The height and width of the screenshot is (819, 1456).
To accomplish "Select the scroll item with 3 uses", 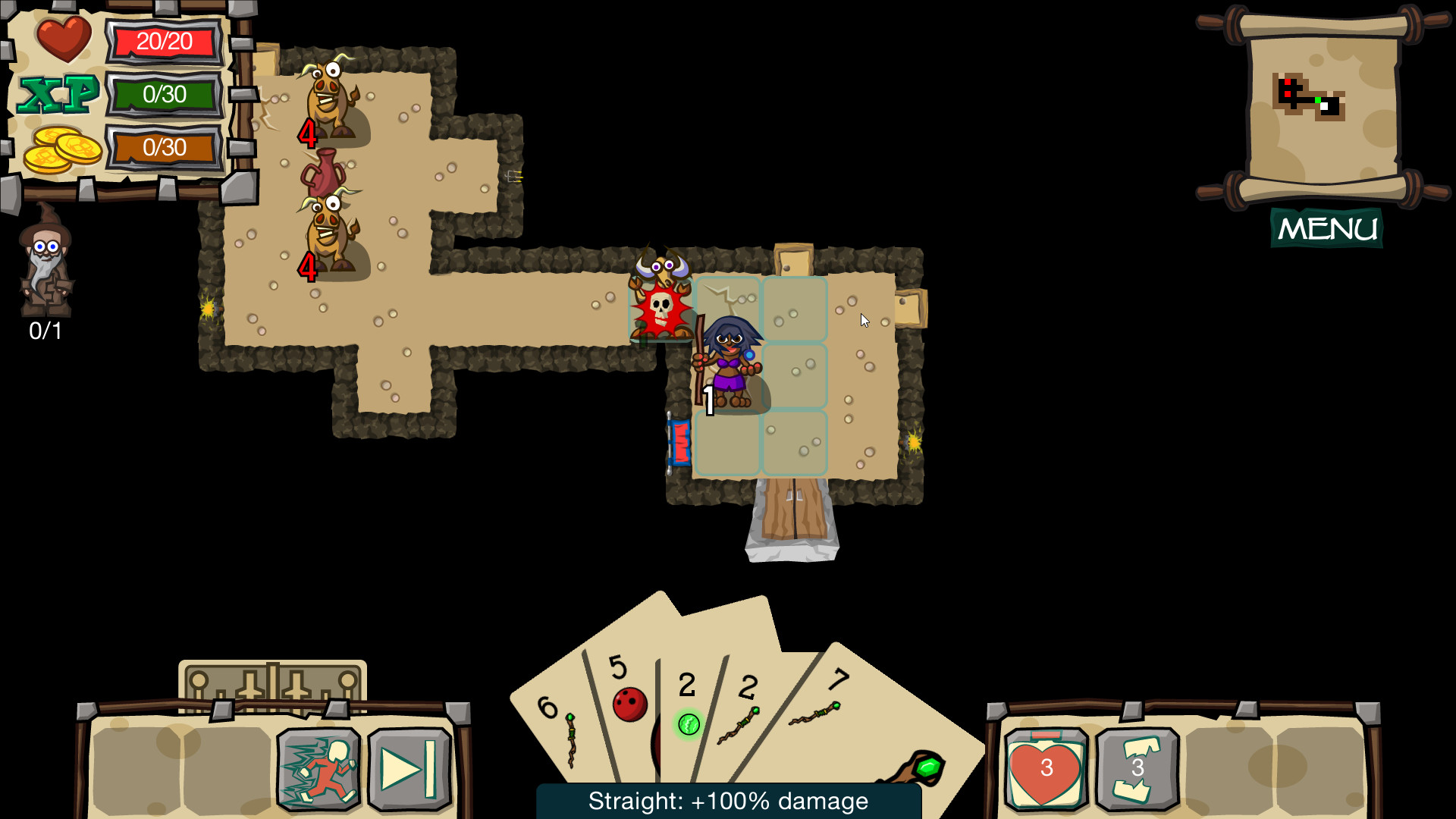I will point(1134,768).
